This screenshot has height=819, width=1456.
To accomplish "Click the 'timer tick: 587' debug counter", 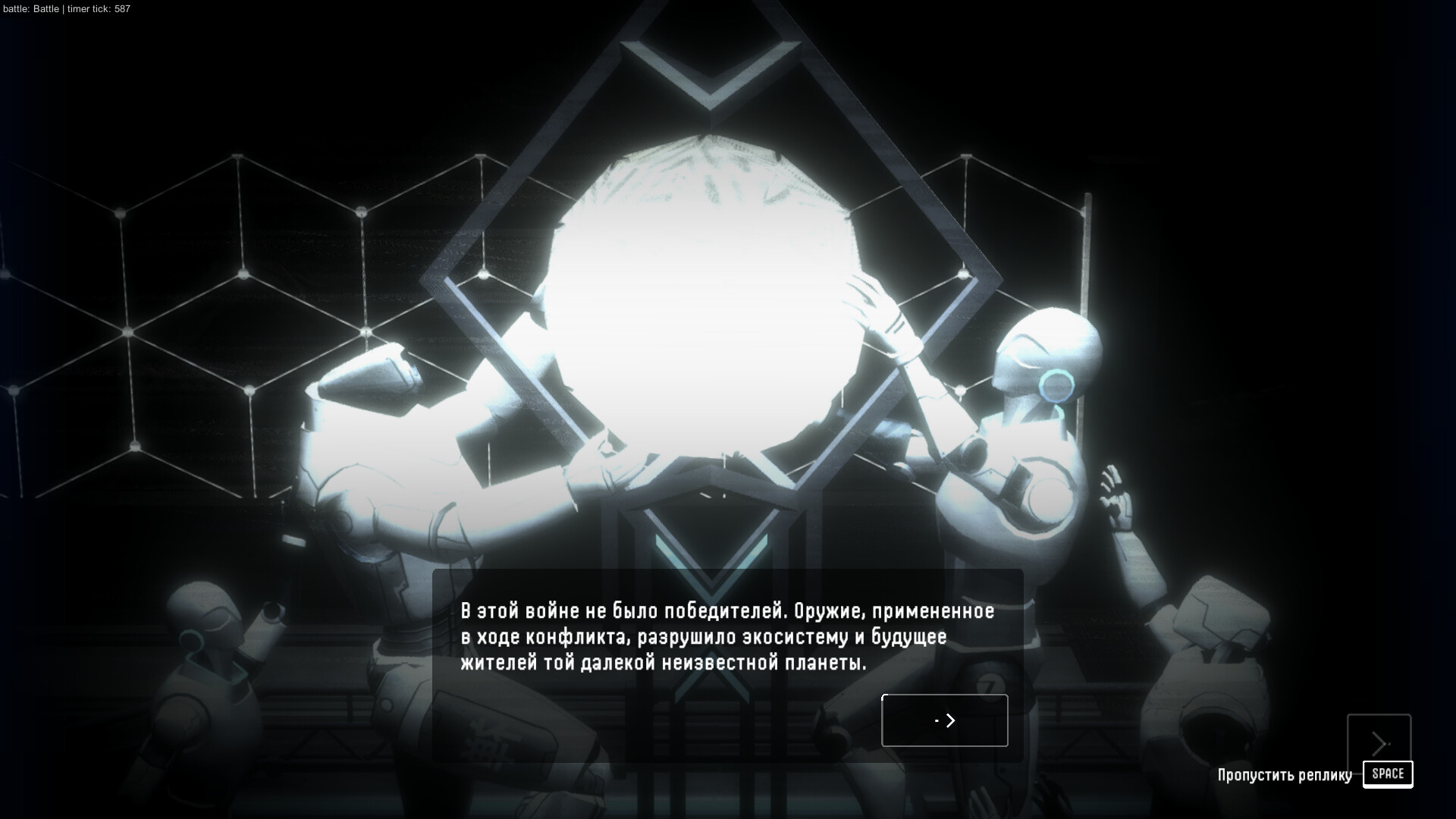I will [x=96, y=10].
